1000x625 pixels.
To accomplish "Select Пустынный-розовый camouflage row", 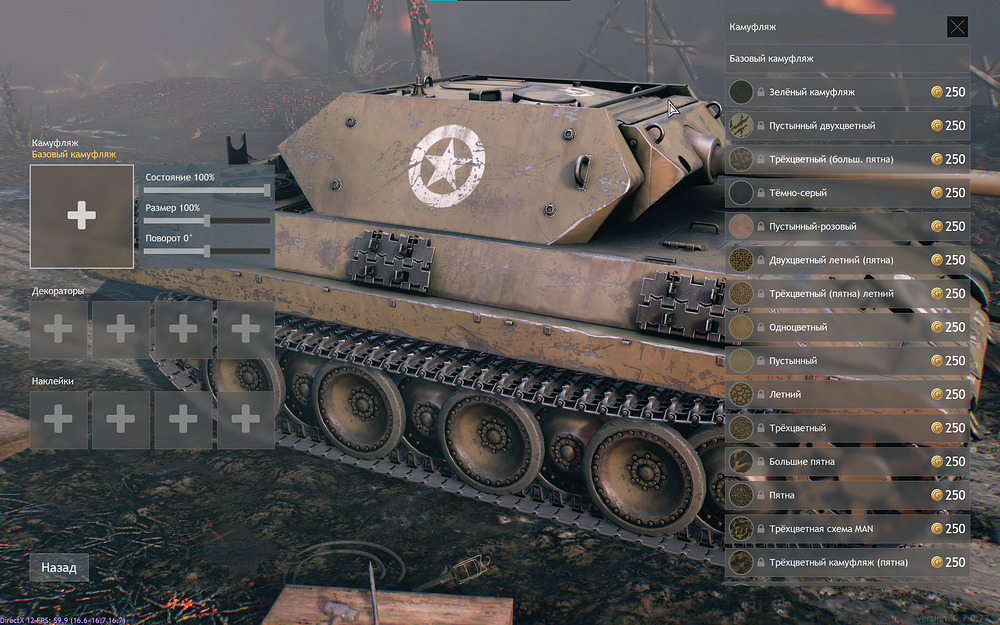I will (847, 227).
